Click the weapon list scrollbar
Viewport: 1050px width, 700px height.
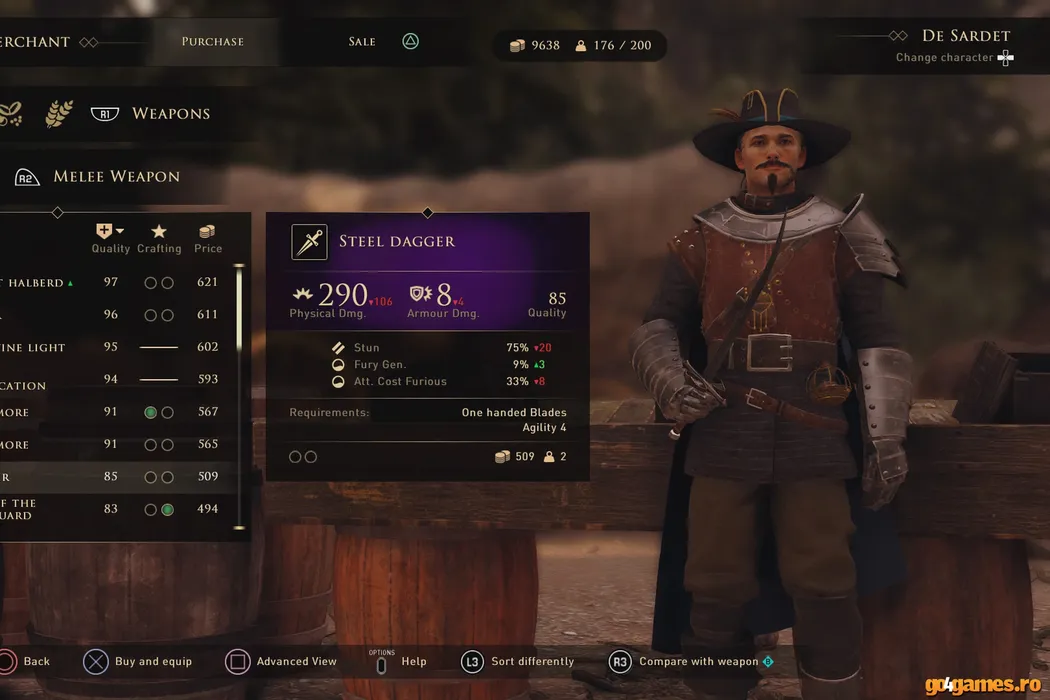click(x=239, y=395)
